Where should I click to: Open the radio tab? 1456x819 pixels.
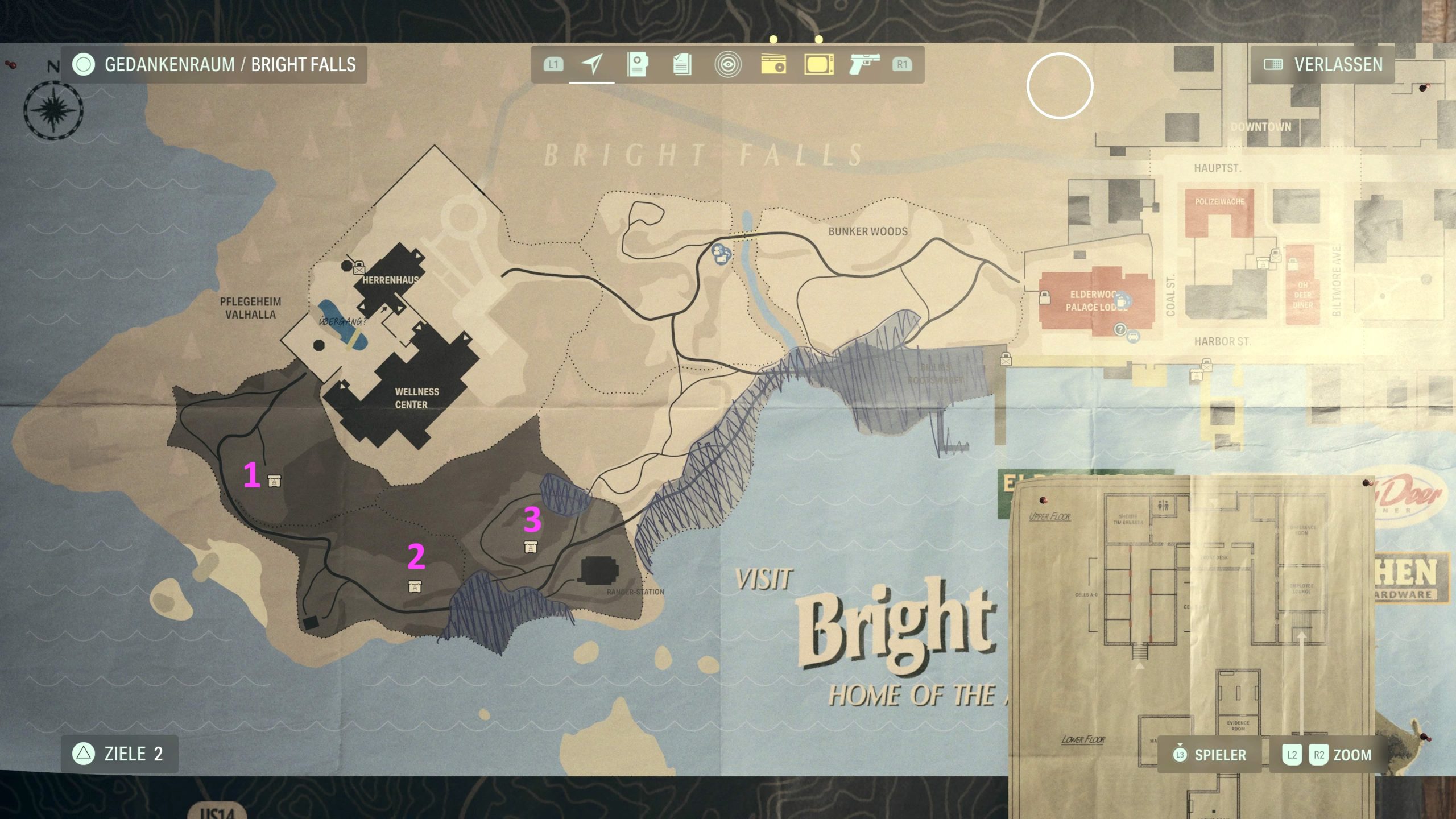[773, 64]
